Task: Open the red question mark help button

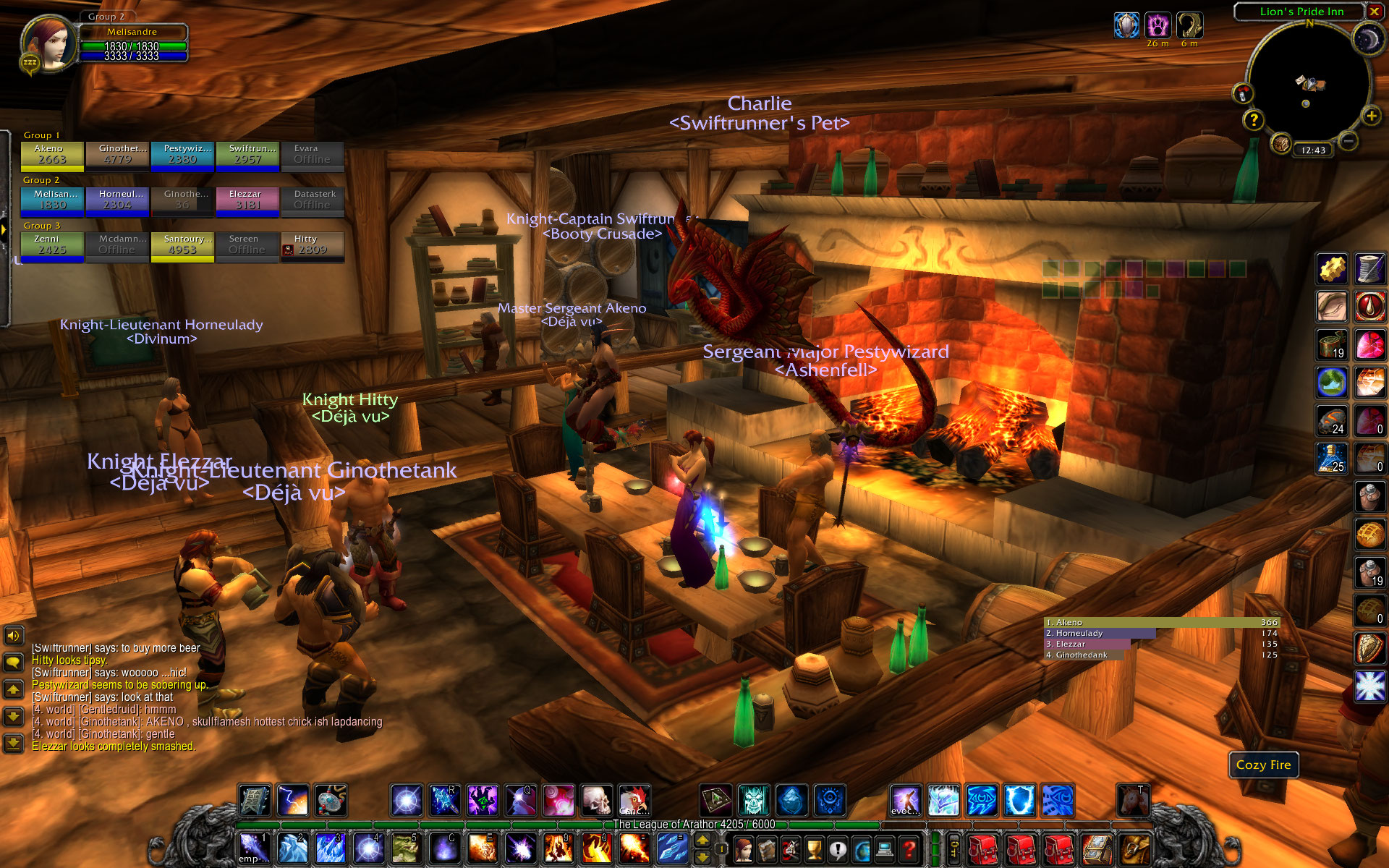Action: [909, 848]
